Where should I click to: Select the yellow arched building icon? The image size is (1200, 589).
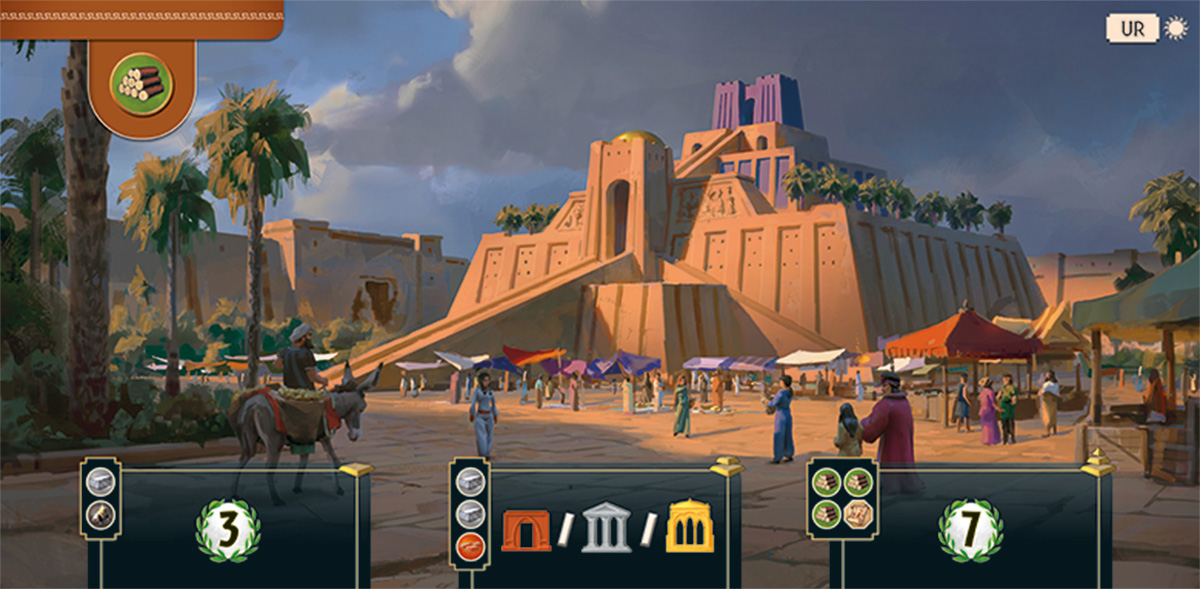[690, 528]
